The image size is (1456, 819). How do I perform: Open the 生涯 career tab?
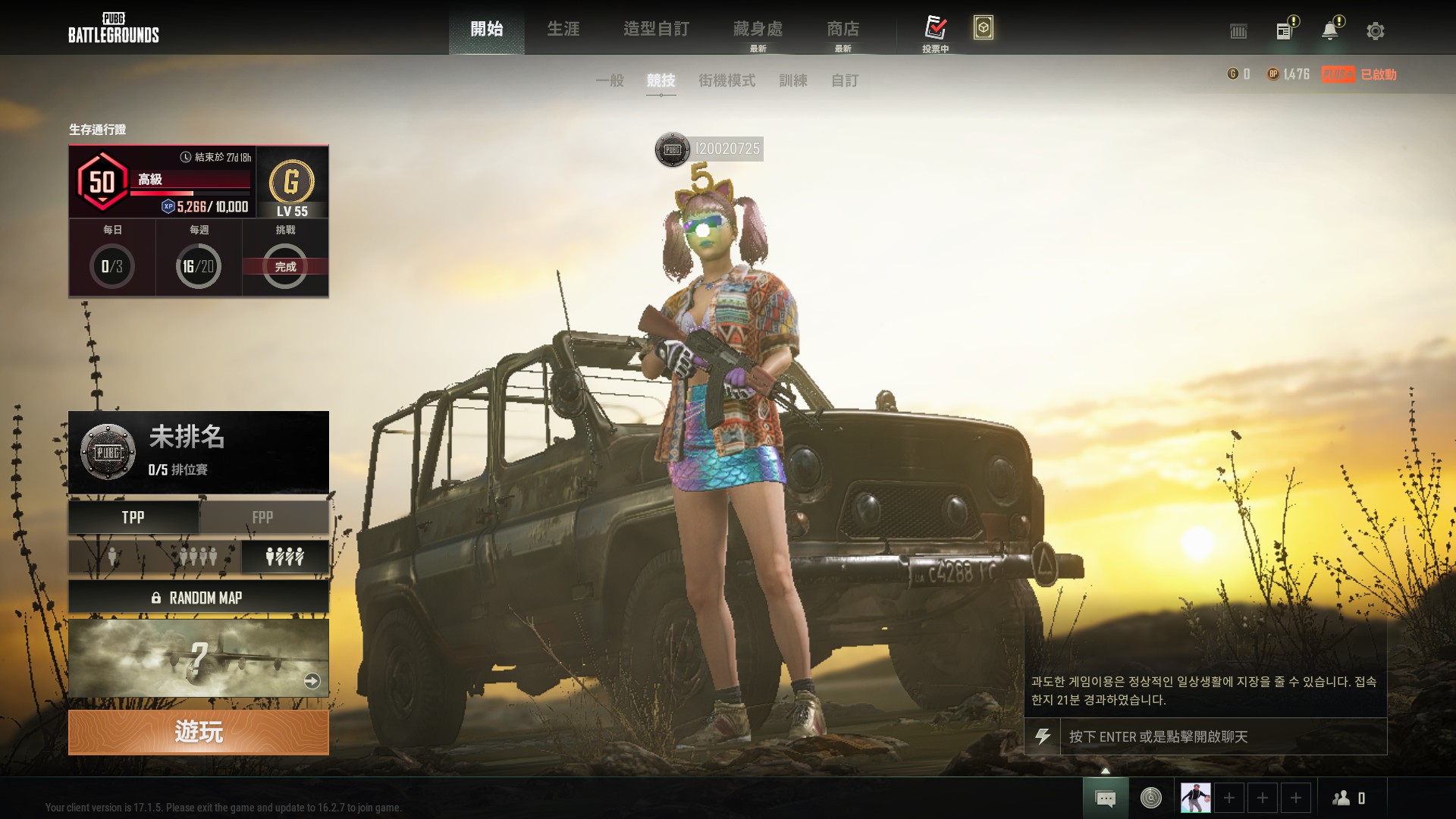[x=563, y=29]
